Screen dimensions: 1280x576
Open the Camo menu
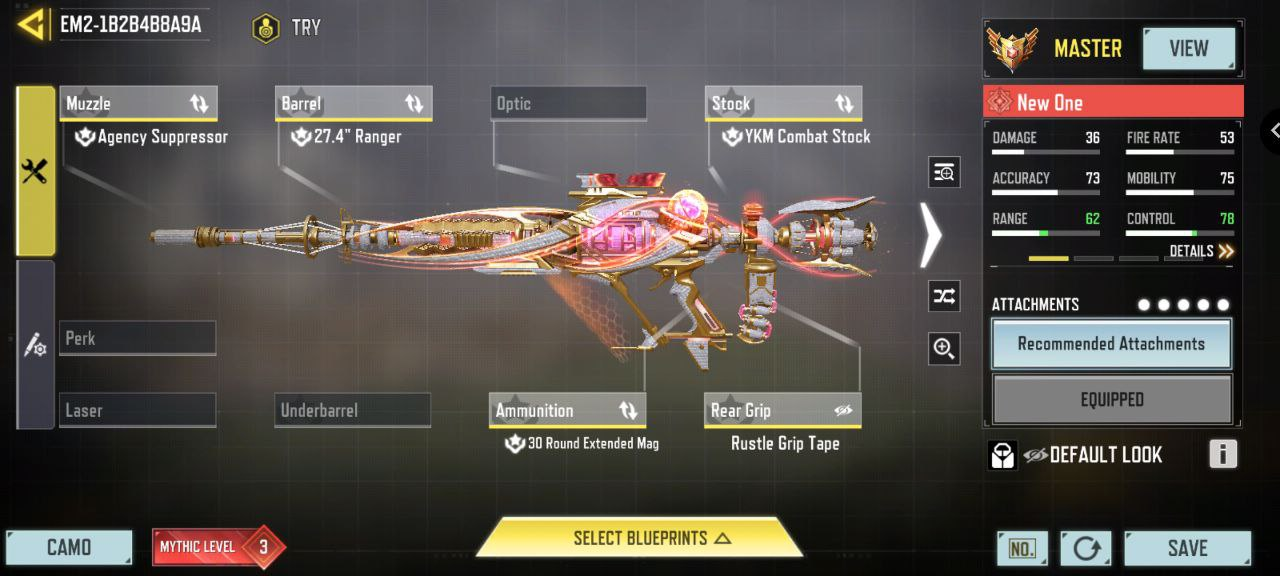click(x=69, y=548)
